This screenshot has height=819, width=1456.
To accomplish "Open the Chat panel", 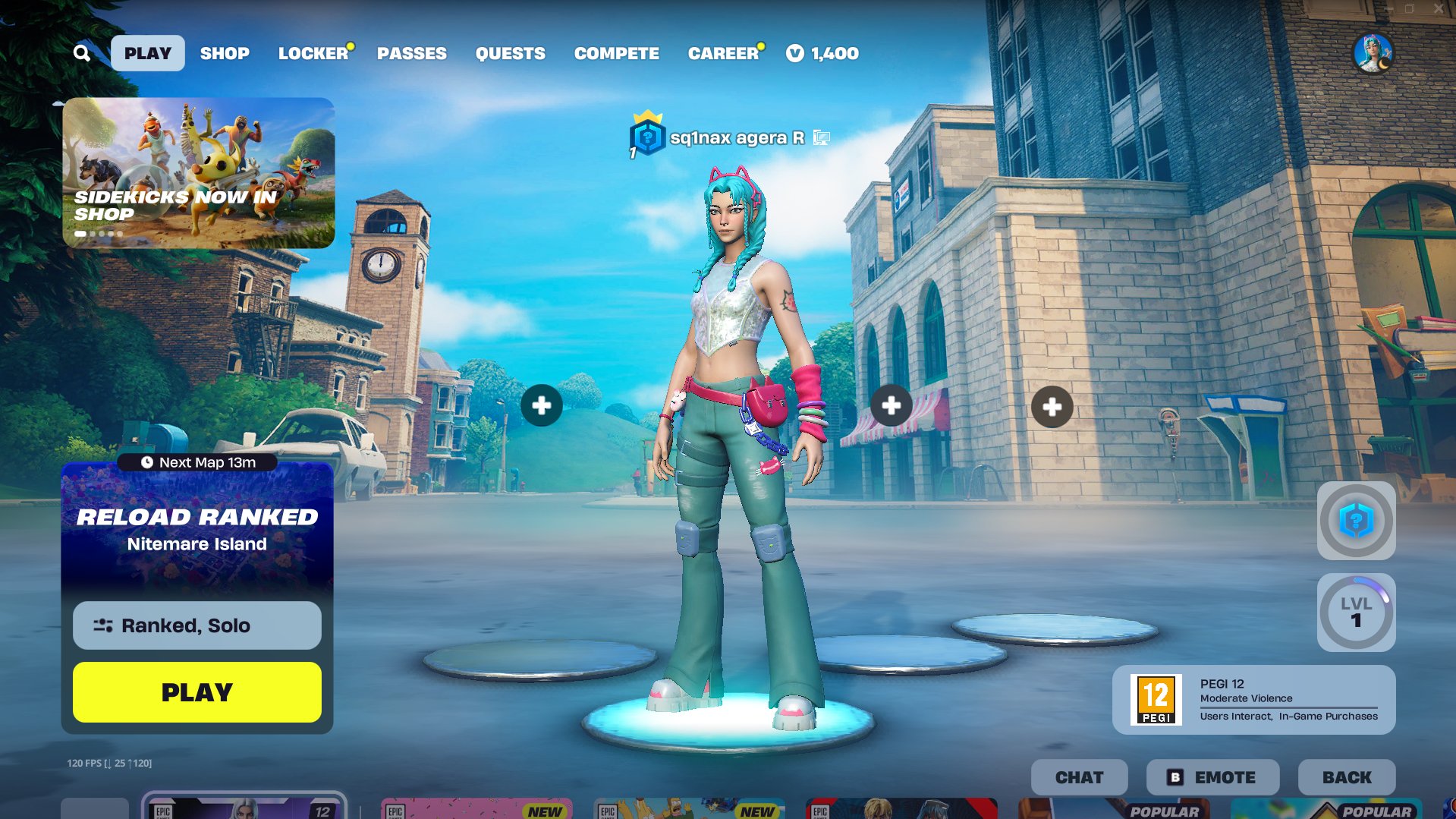I will [x=1079, y=777].
